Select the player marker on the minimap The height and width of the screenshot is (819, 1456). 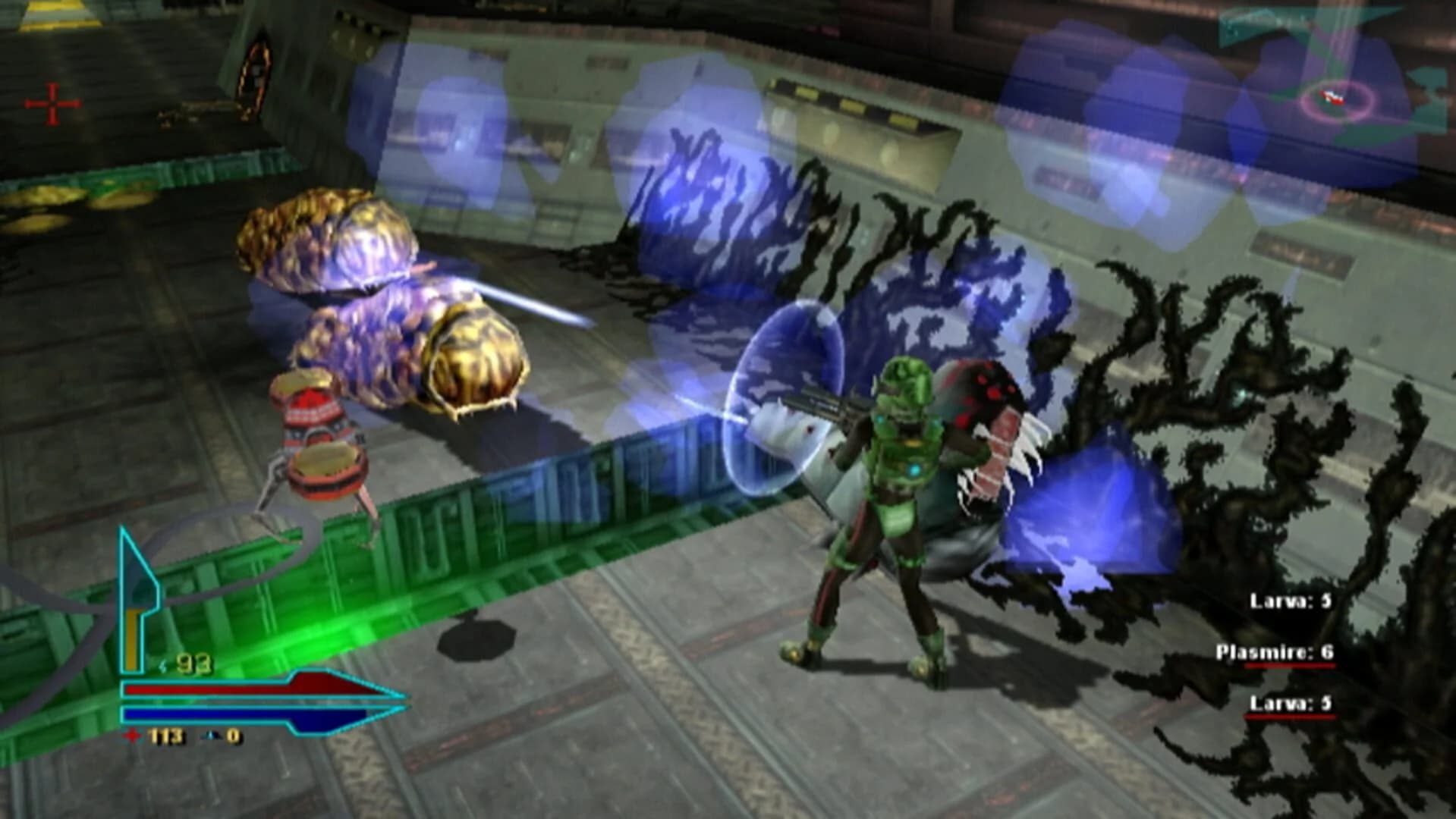click(x=1332, y=98)
